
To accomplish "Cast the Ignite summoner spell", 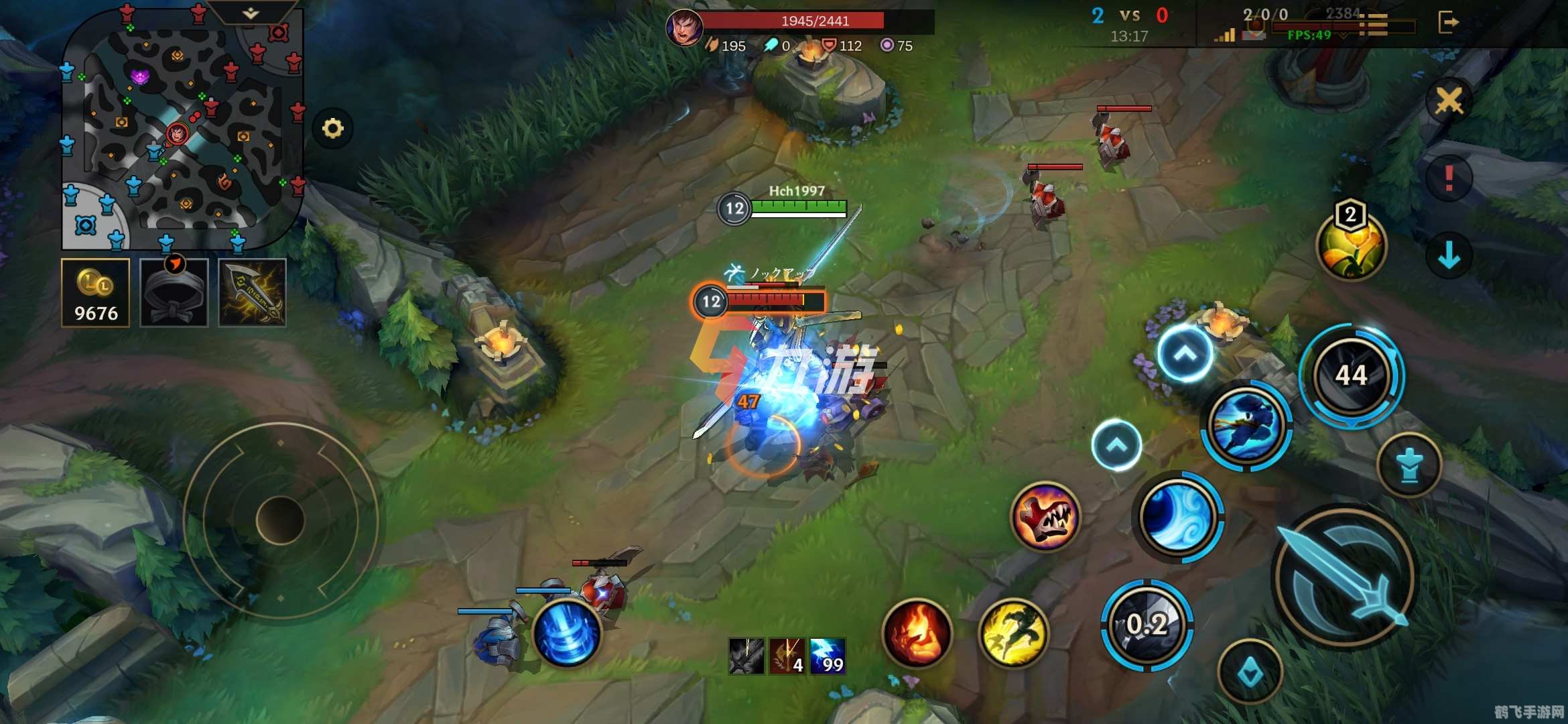I will [x=917, y=632].
